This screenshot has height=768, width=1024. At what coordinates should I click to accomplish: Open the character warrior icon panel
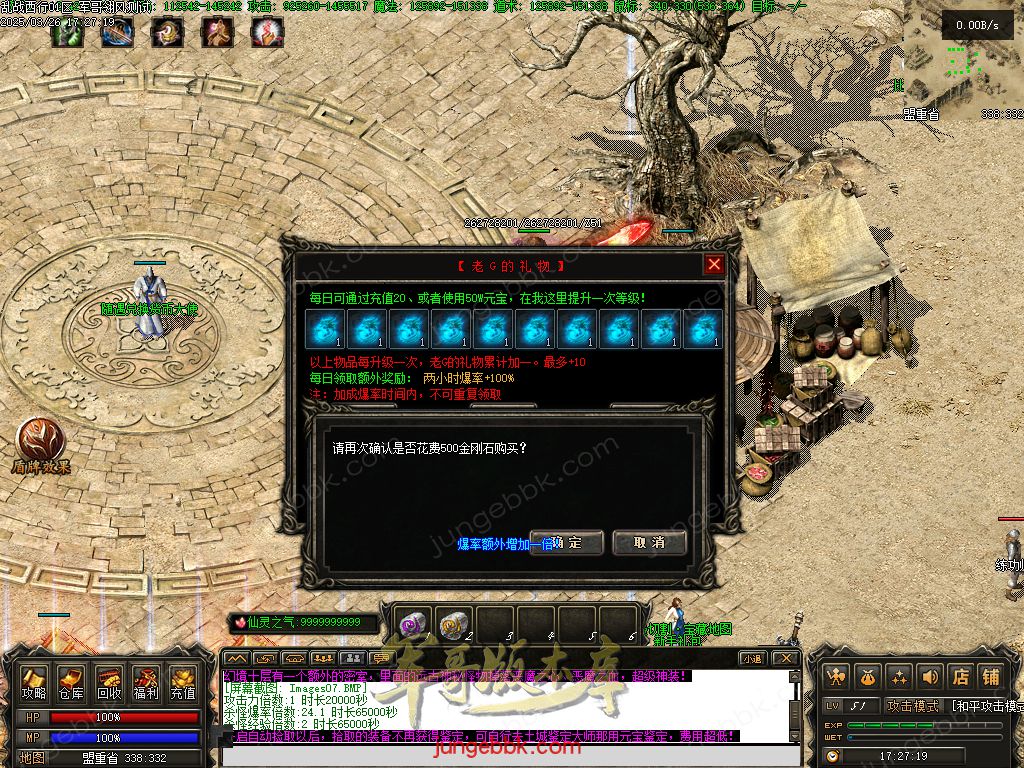click(x=836, y=677)
